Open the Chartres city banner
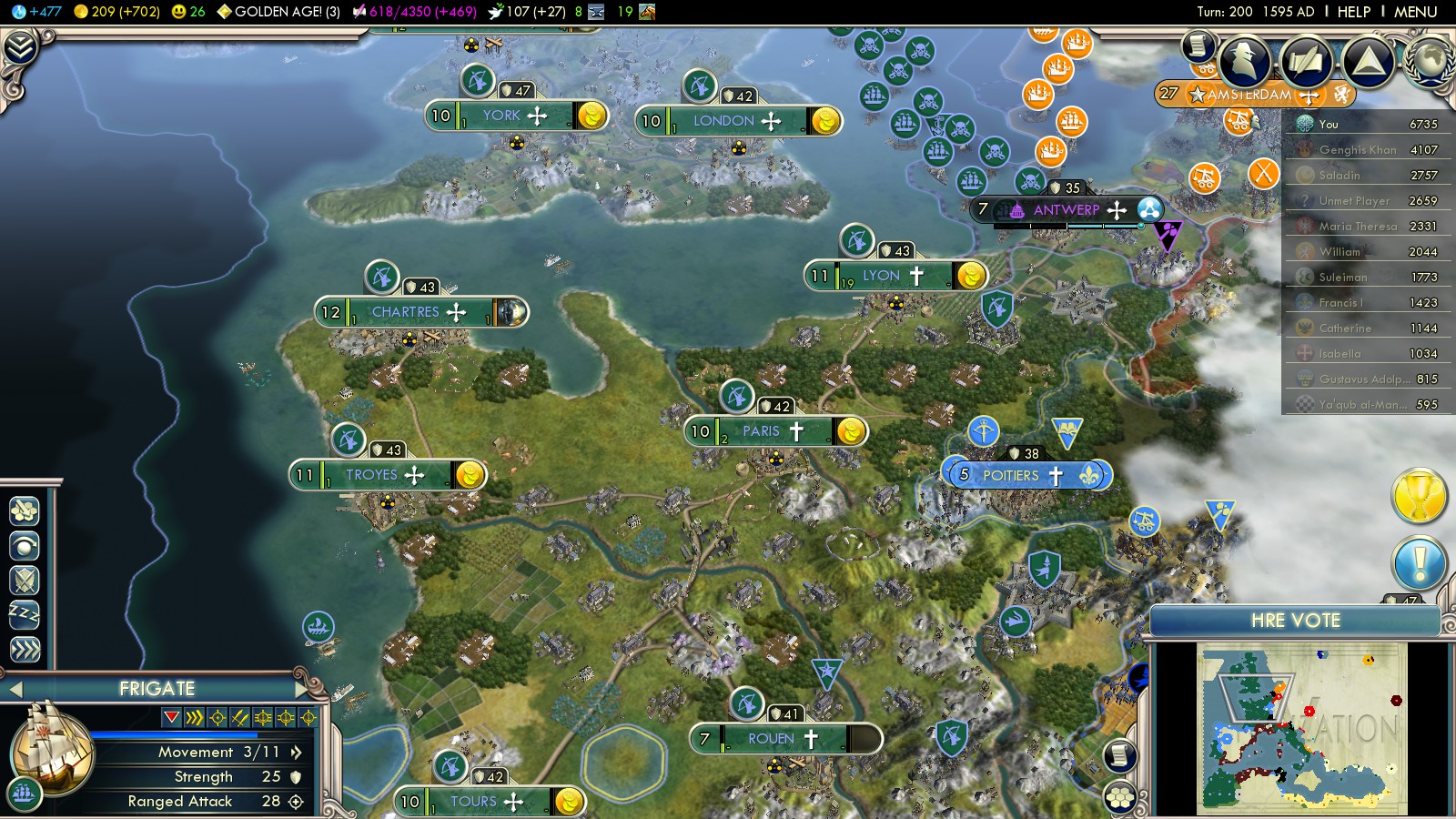Screen dimensions: 1456x819 click(x=406, y=312)
